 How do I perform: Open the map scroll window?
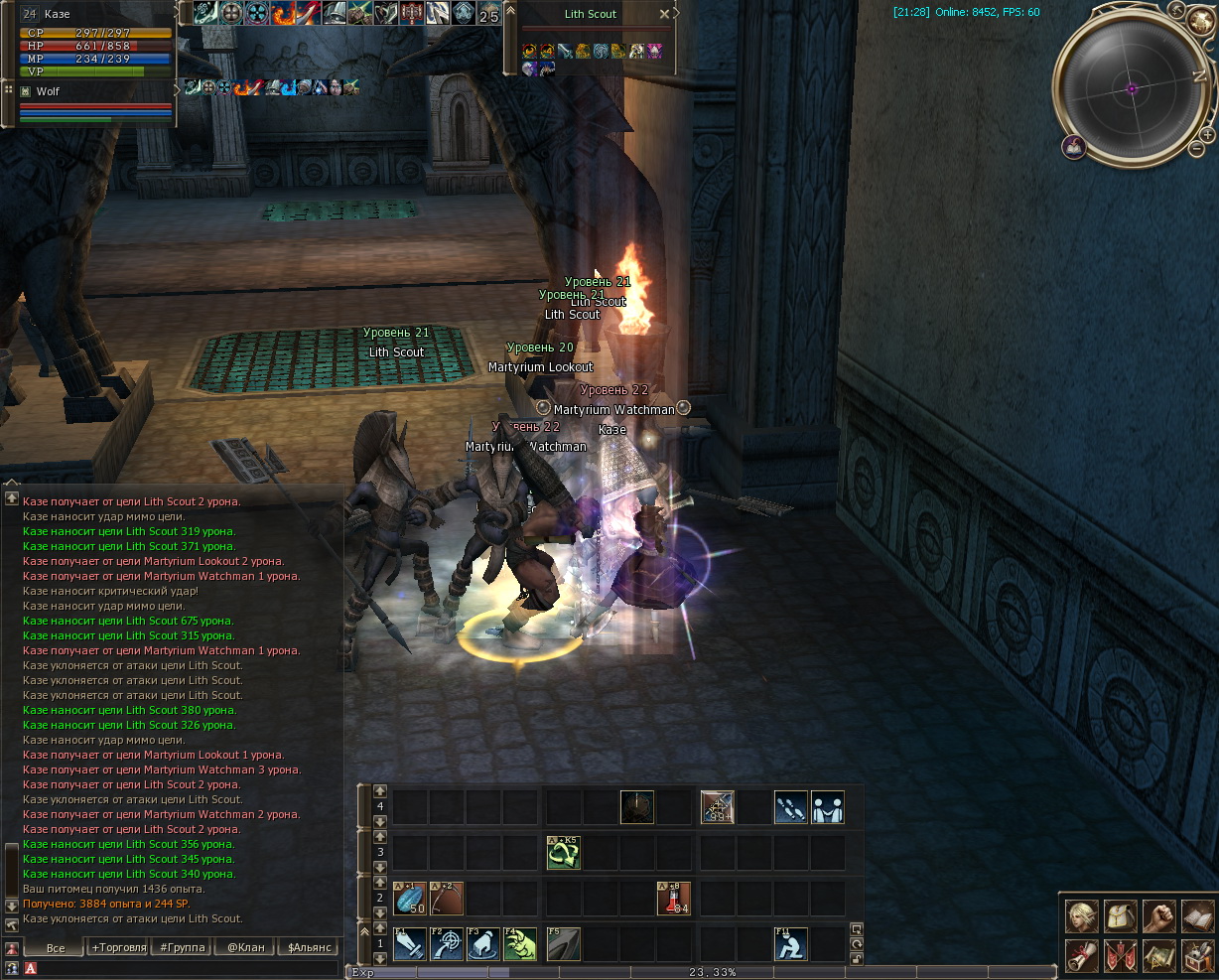click(1158, 955)
